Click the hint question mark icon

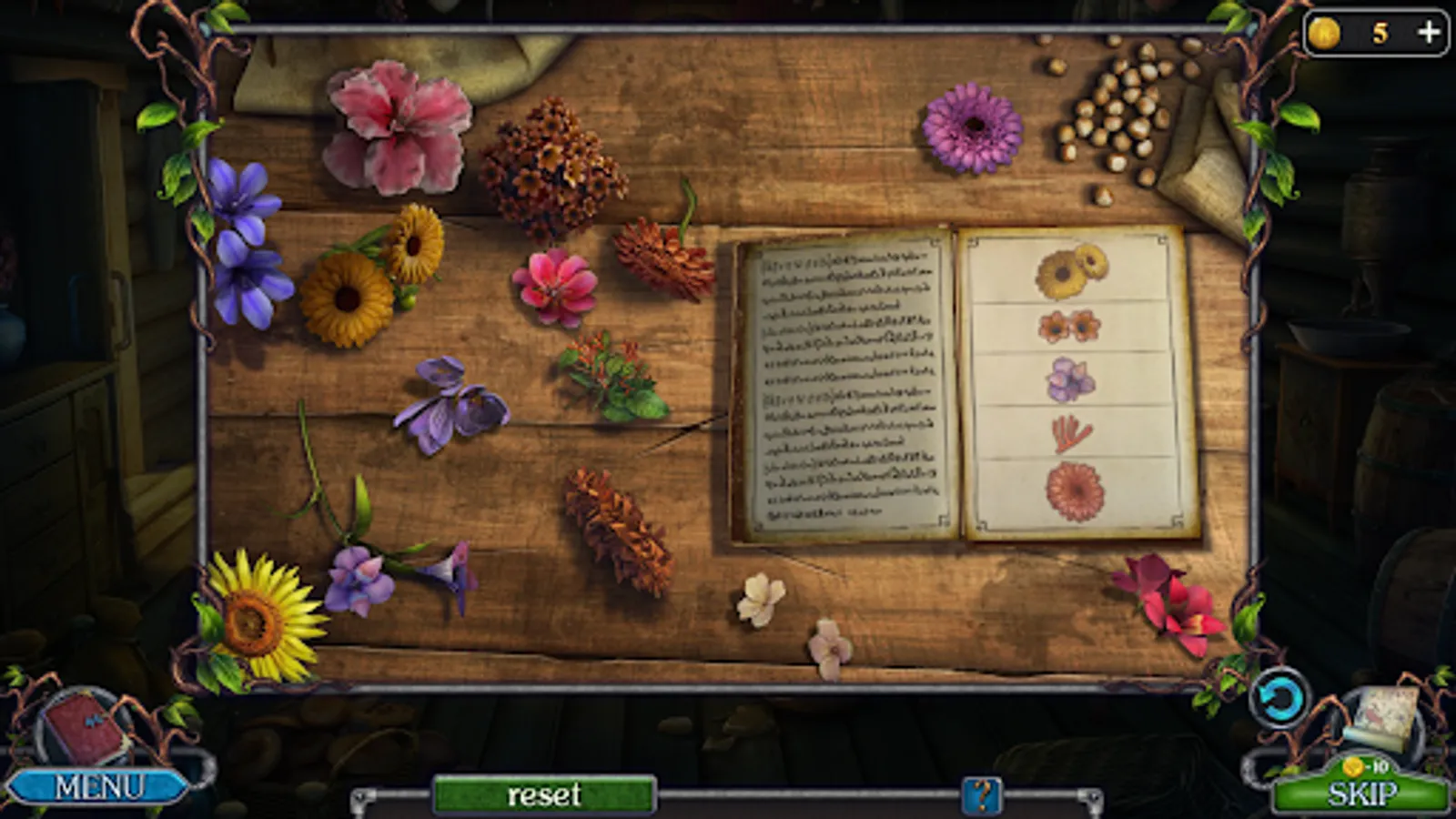click(x=981, y=794)
